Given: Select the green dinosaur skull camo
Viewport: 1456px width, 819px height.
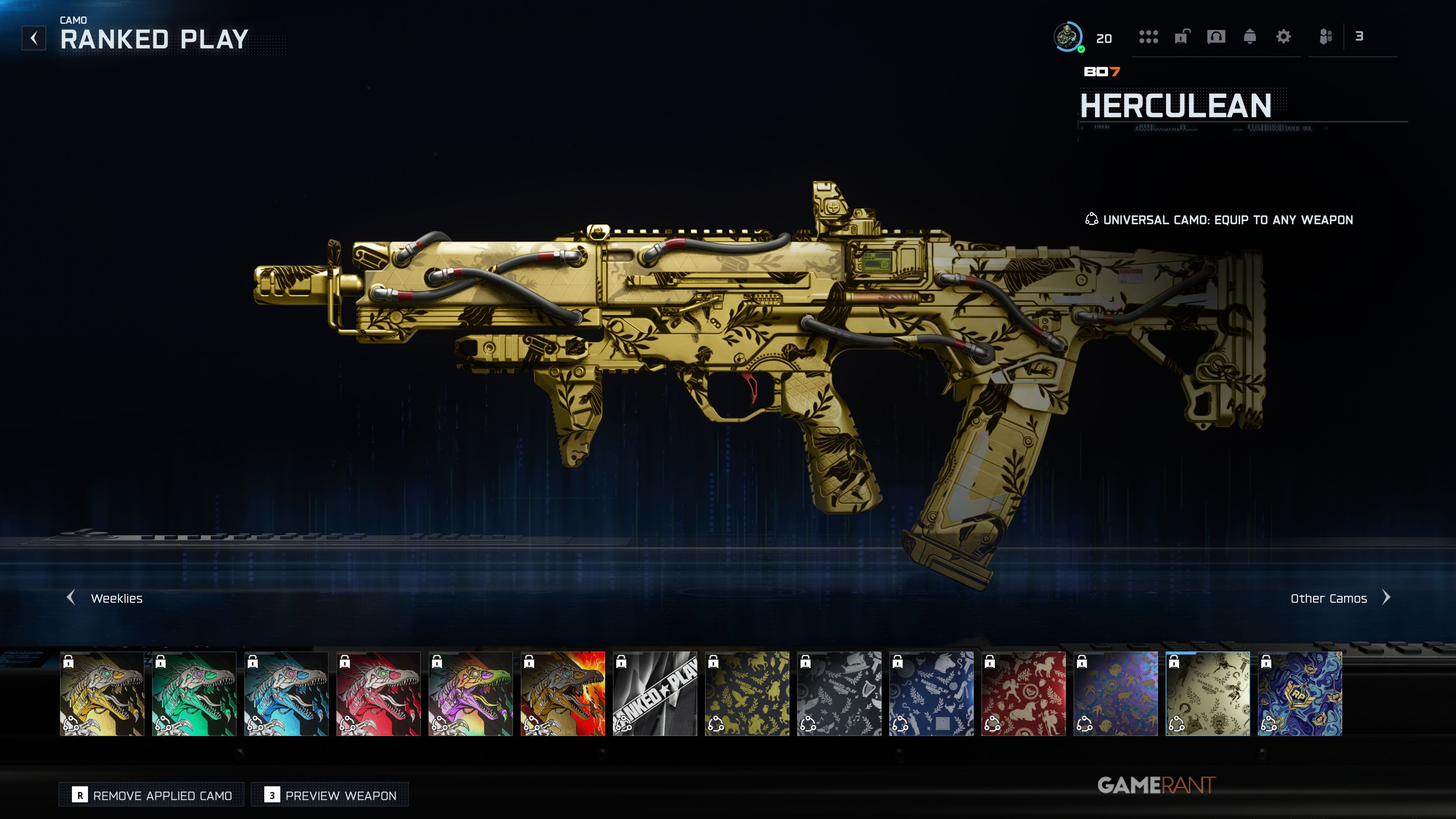Looking at the screenshot, I should pyautogui.click(x=195, y=693).
